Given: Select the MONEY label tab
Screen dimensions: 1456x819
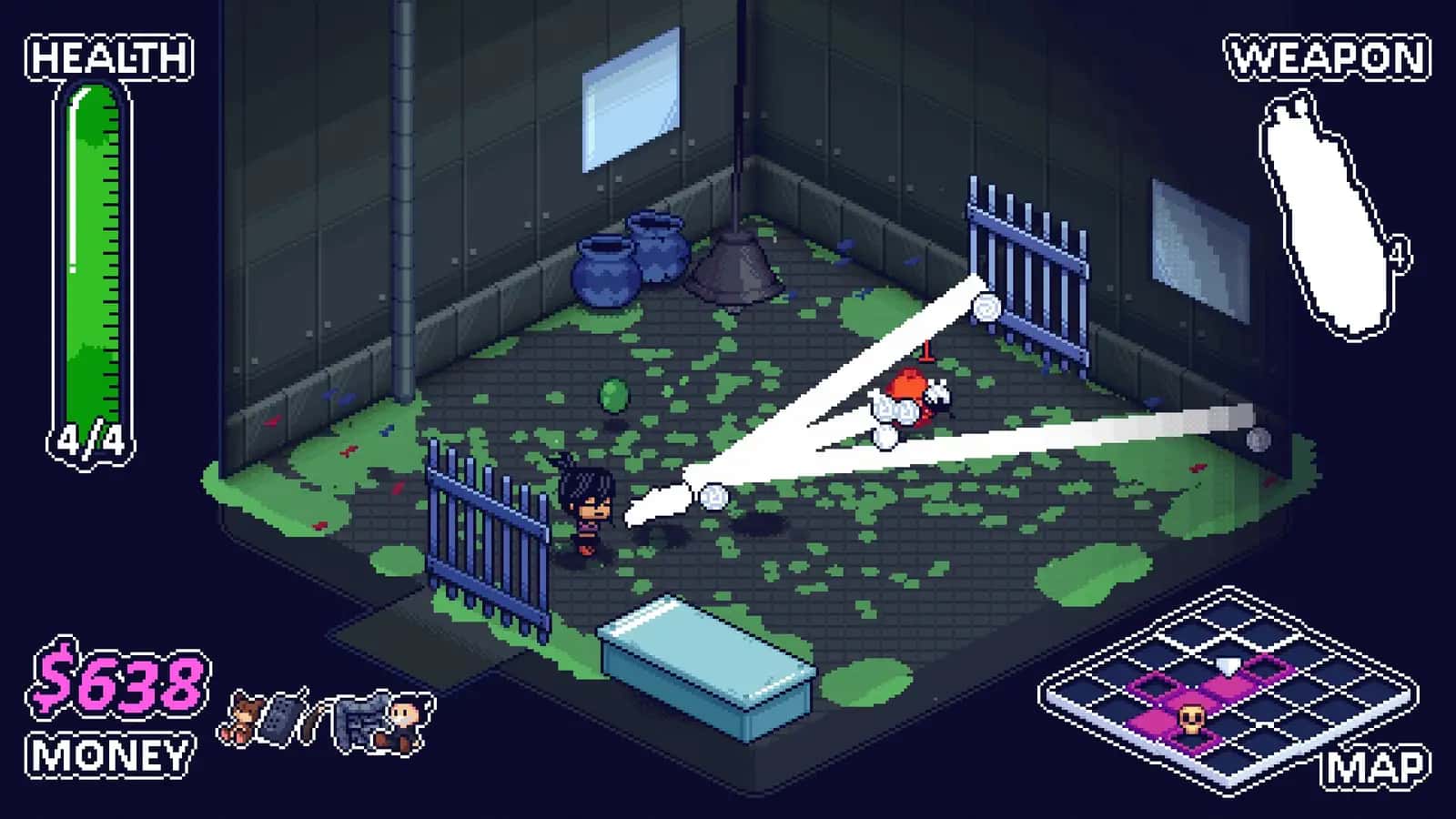Looking at the screenshot, I should [x=109, y=752].
